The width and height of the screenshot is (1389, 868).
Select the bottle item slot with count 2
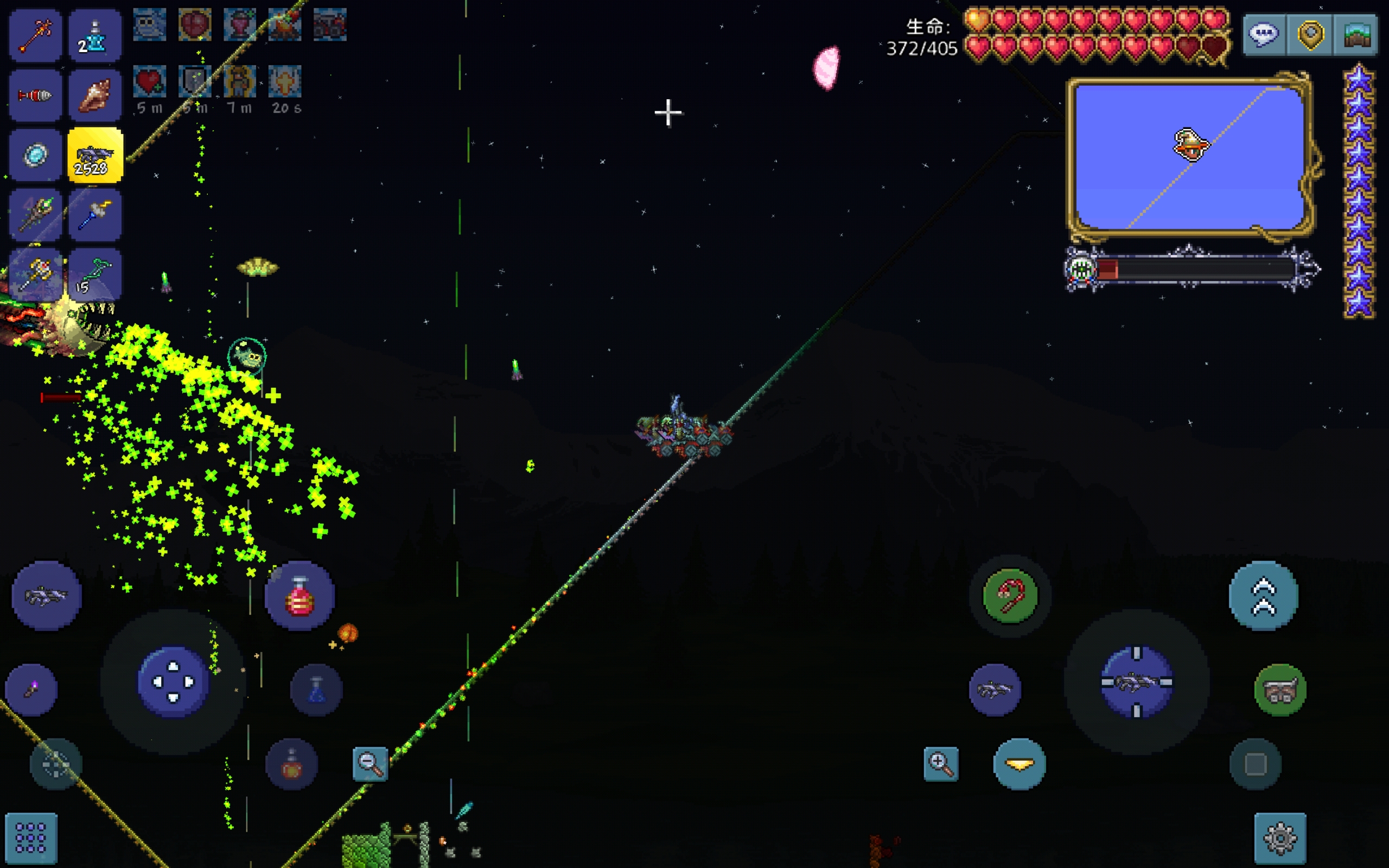pos(95,36)
